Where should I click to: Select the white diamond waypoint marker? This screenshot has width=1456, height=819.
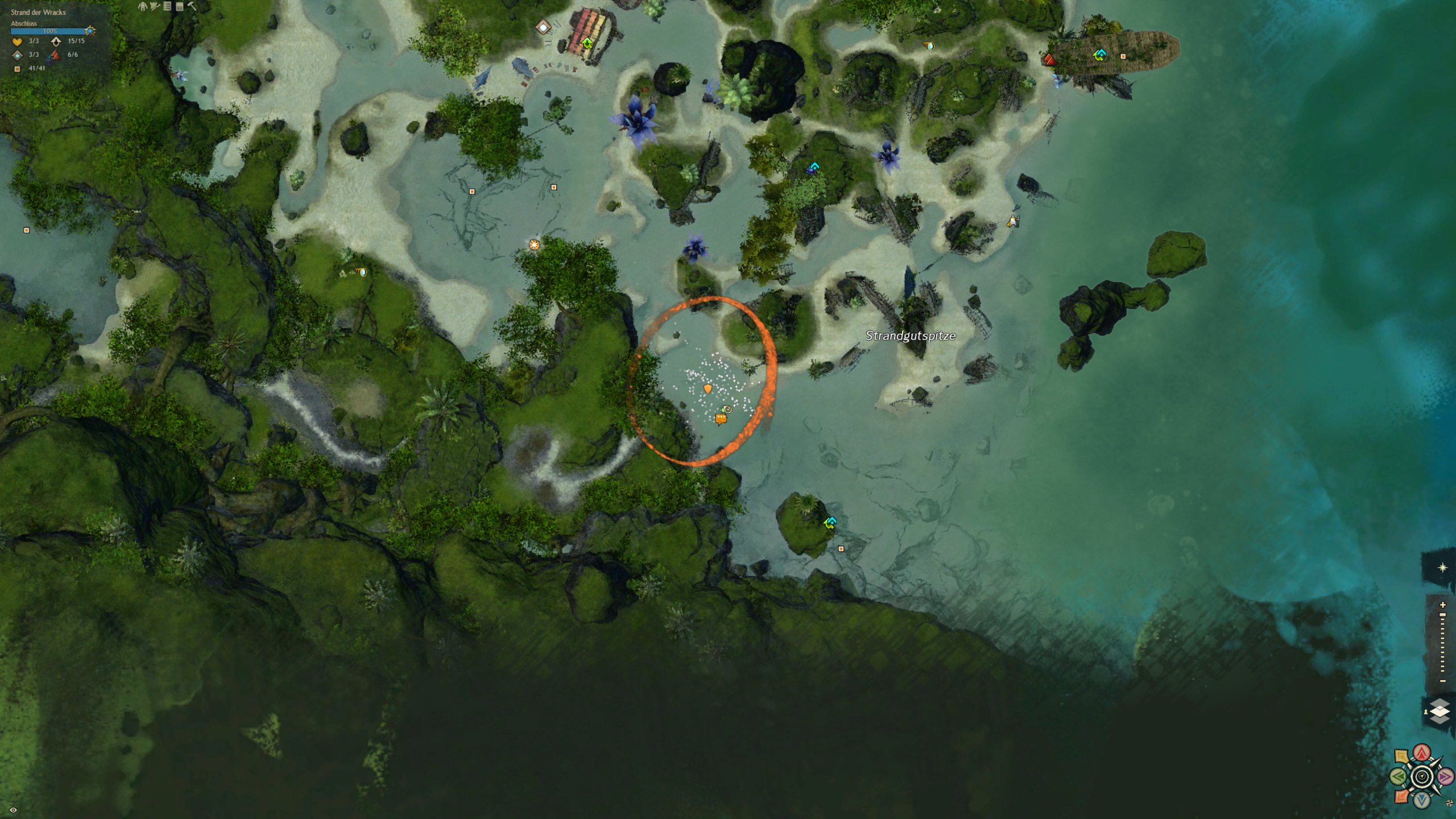543,27
